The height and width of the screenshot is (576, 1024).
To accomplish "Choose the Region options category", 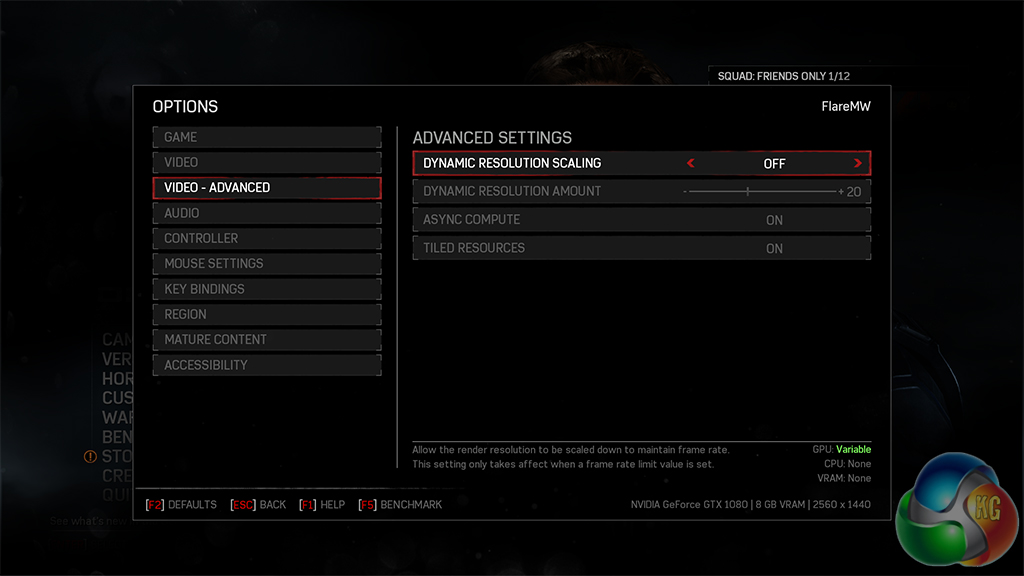I will [x=266, y=314].
